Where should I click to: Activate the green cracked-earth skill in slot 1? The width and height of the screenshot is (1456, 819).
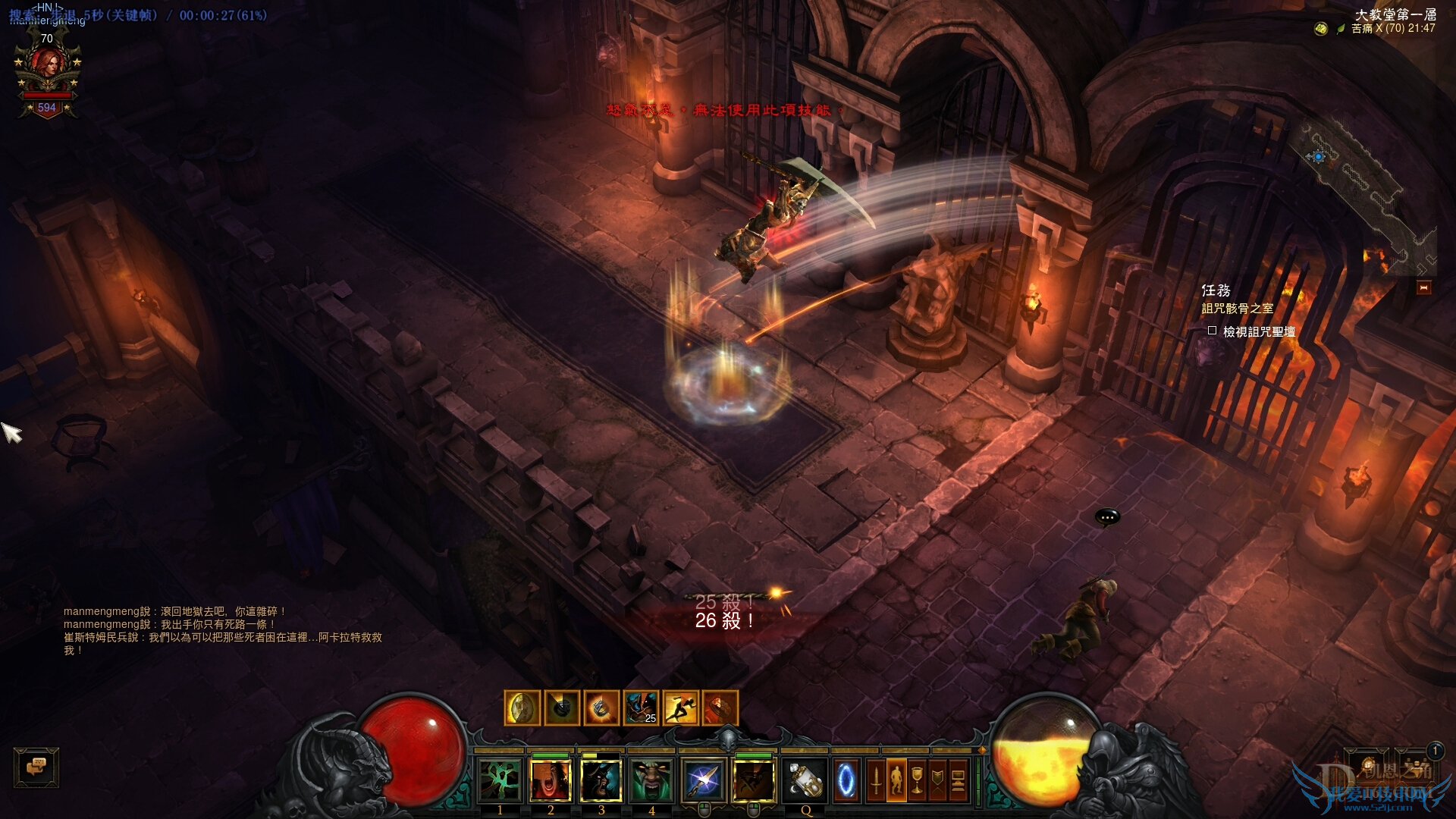pyautogui.click(x=500, y=780)
